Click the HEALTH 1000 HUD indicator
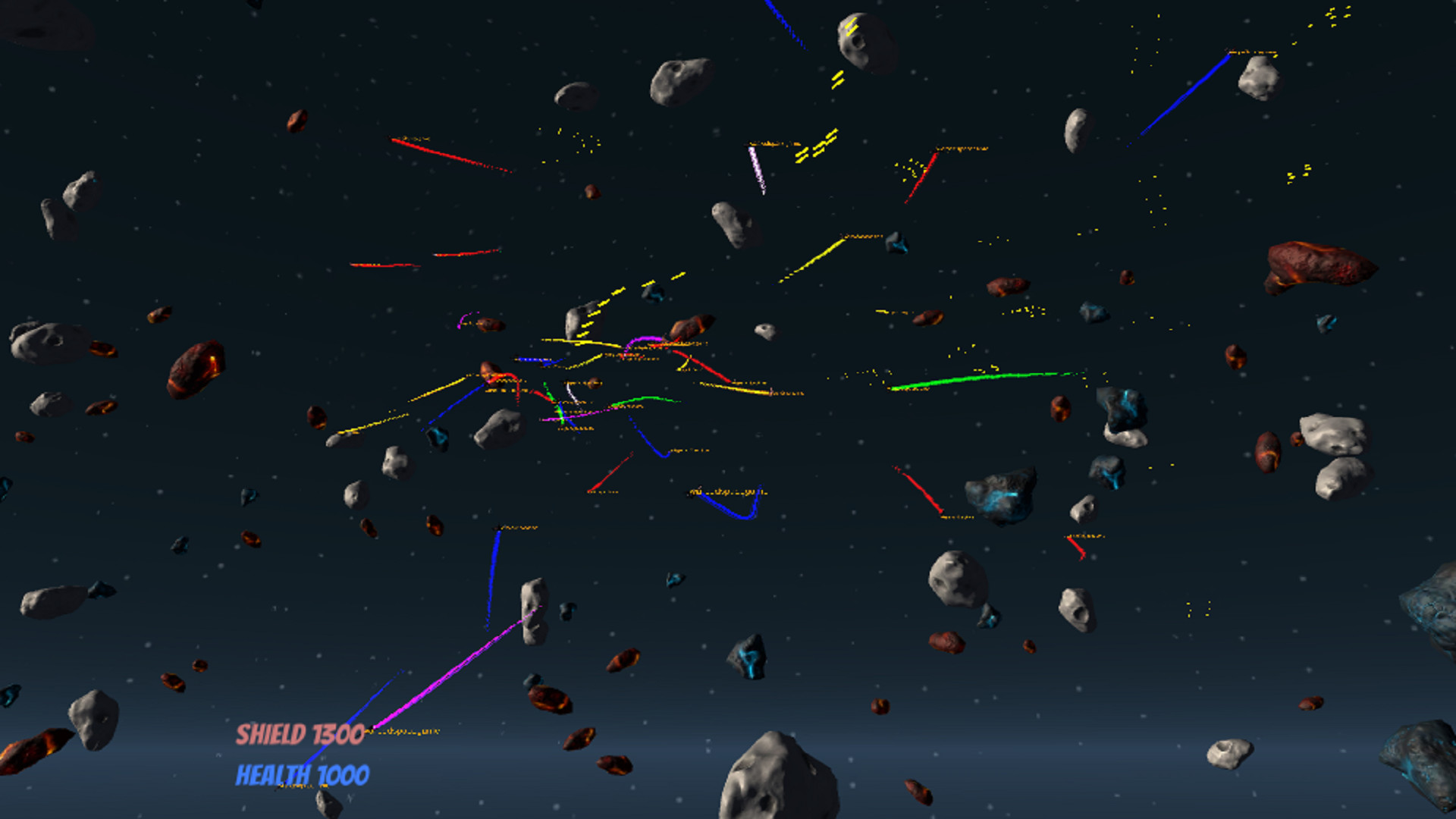This screenshot has width=1456, height=819. pos(302,775)
